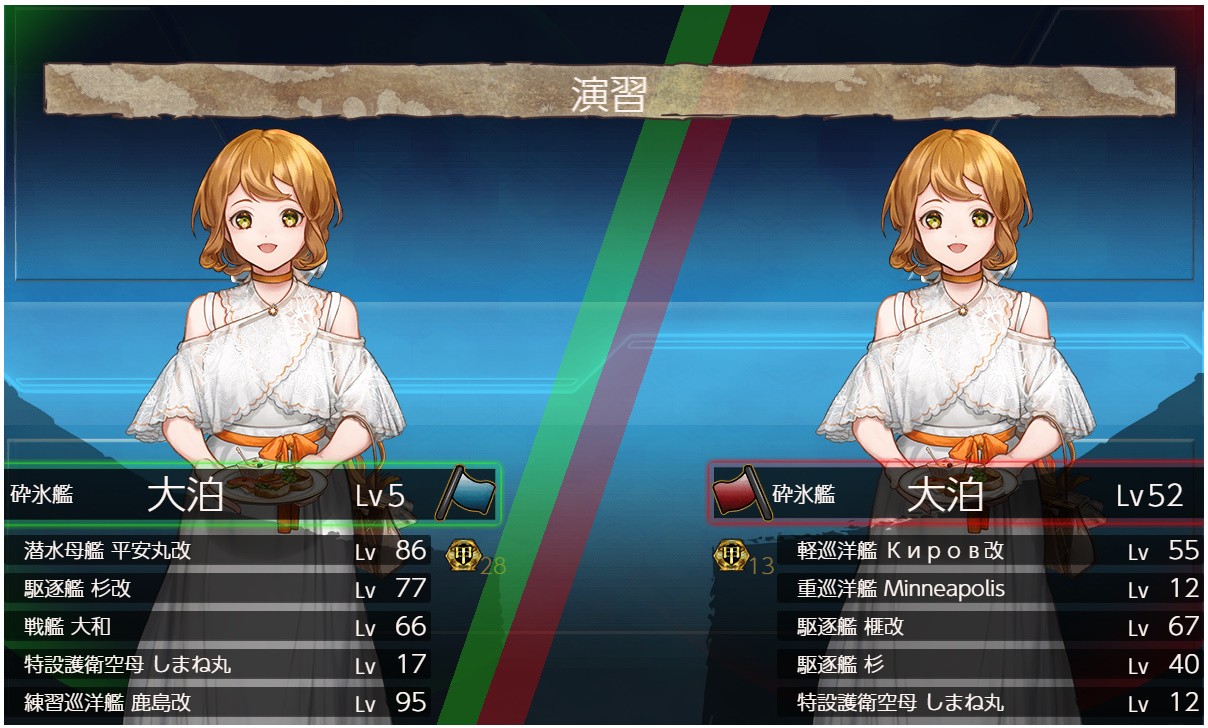
Task: Select the 軽巡洋艦 Киров改 row
Action: click(x=990, y=551)
